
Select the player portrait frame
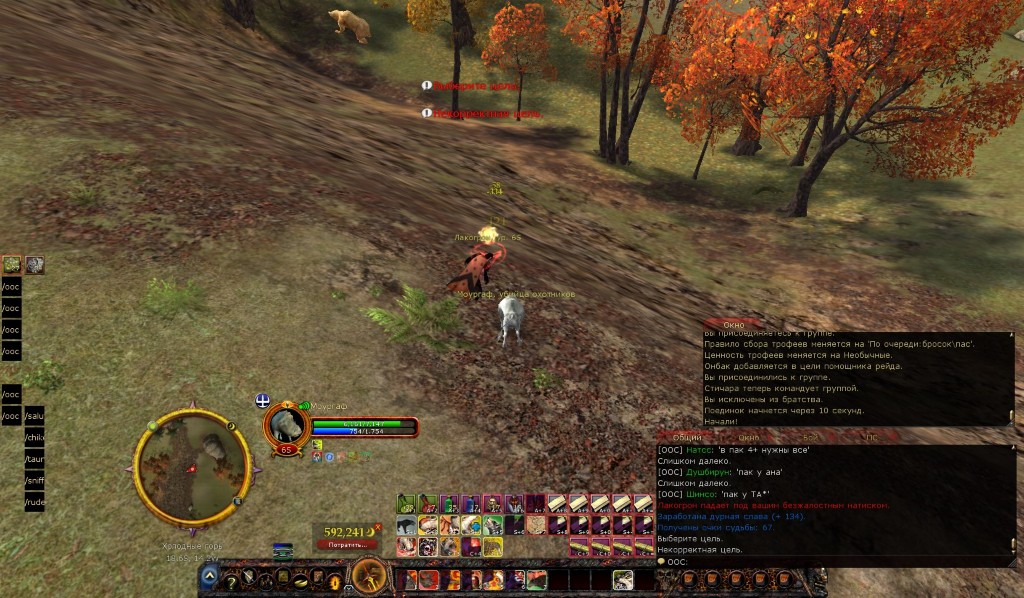285,424
